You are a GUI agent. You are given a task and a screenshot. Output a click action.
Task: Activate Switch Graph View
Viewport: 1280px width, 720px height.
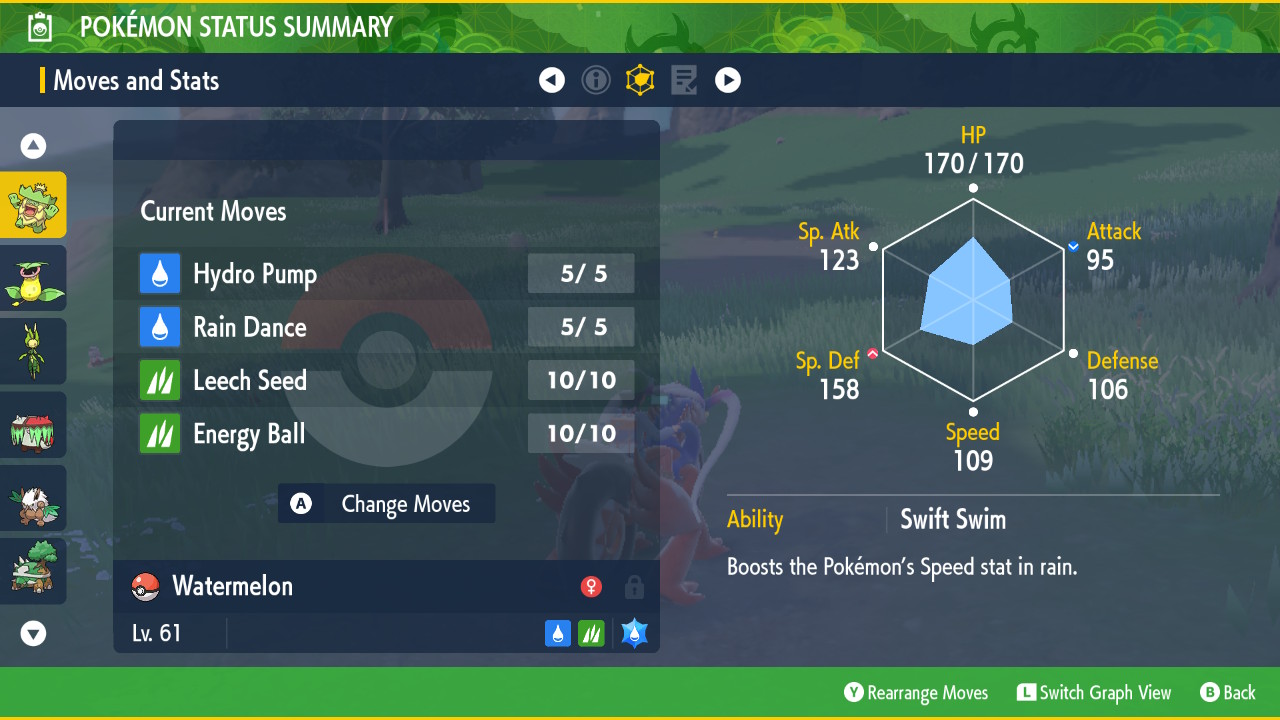click(1094, 693)
